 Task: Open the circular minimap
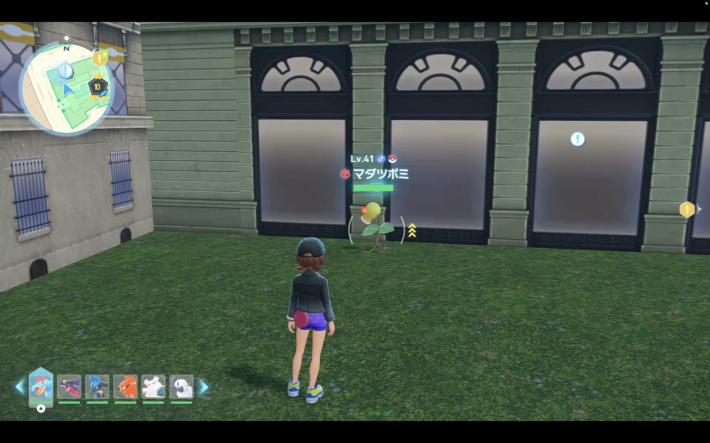[66, 88]
